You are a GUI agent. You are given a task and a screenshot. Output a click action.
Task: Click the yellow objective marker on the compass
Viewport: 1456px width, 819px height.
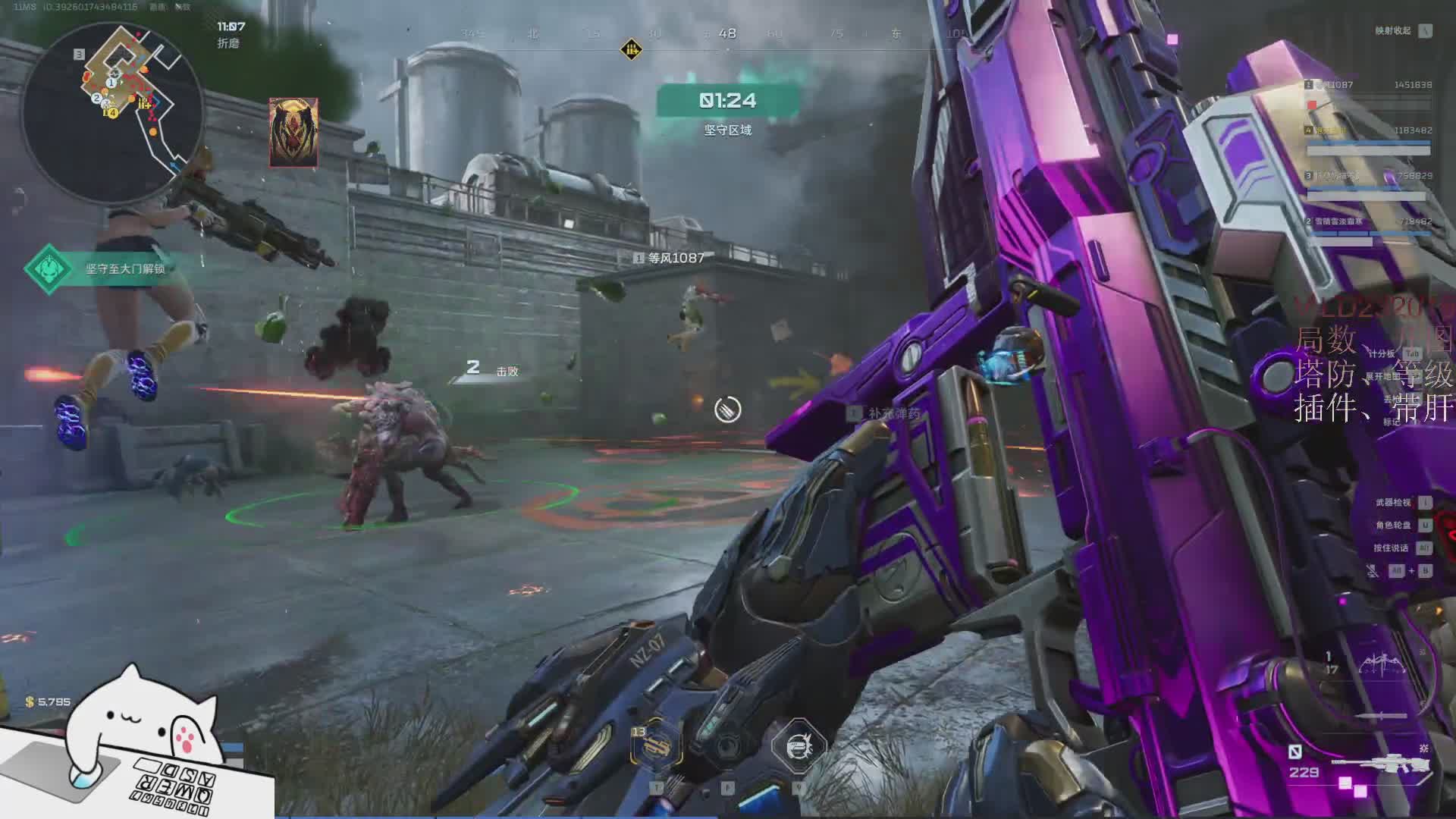pos(631,50)
